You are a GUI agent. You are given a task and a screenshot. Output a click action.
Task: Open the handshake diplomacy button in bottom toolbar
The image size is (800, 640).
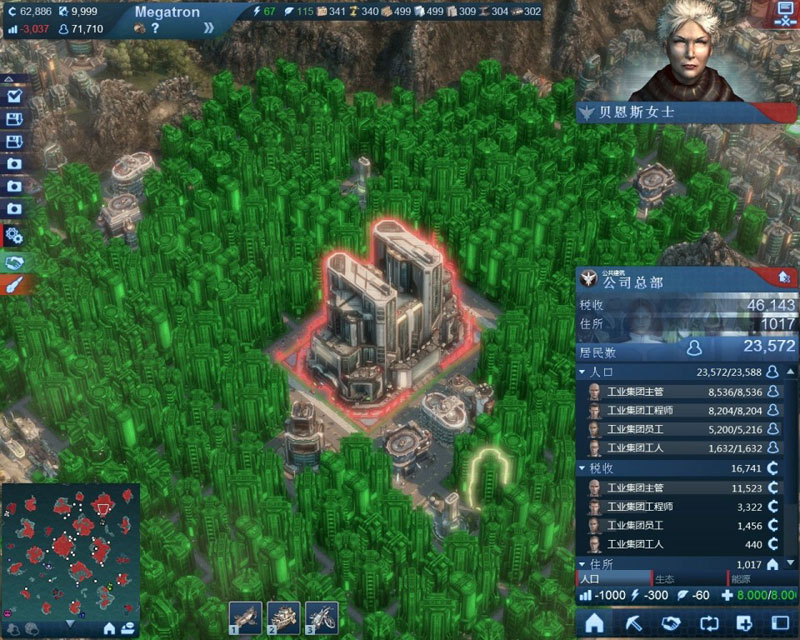click(x=671, y=621)
